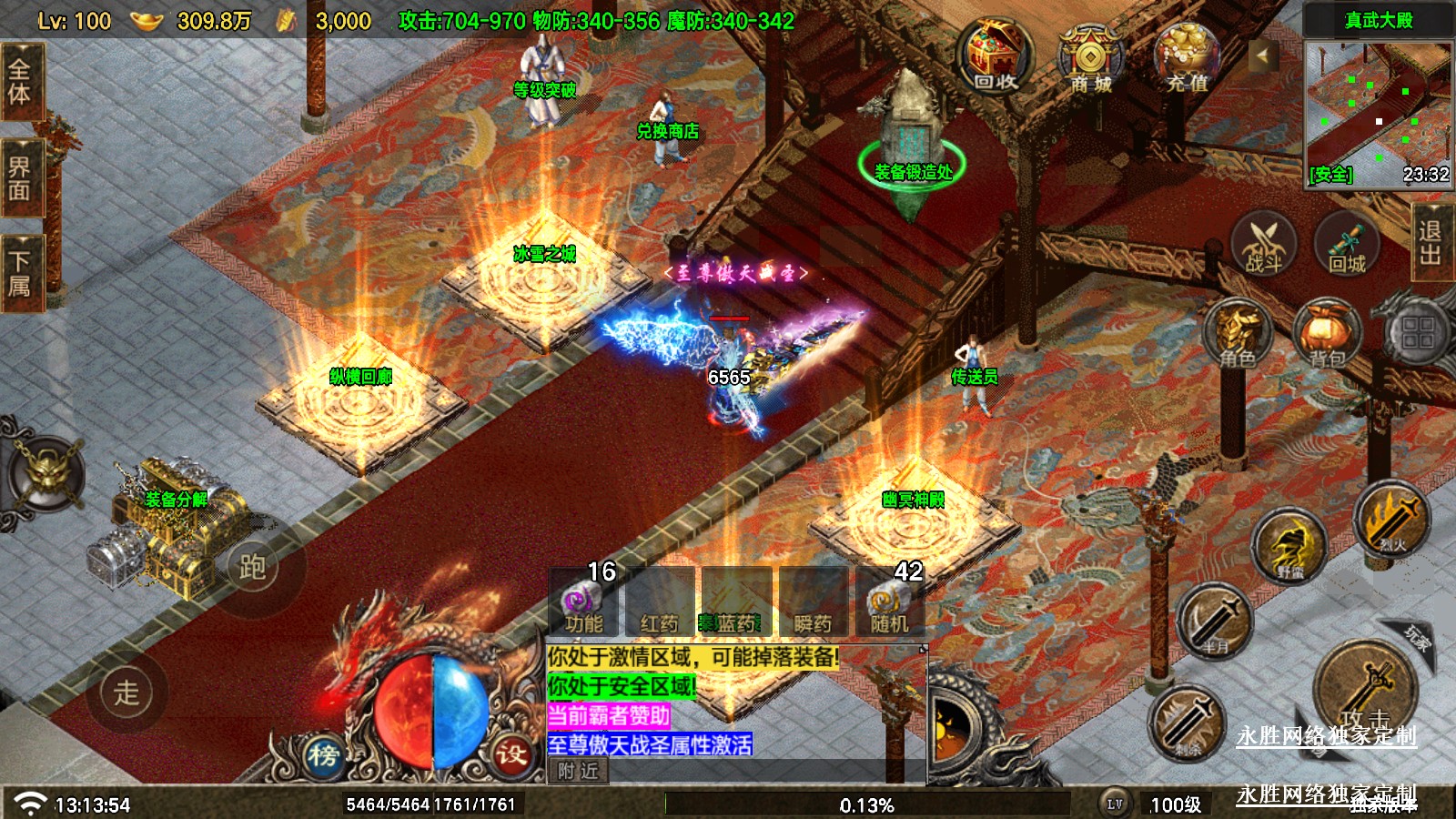
Task: Open the 角色 character sheet
Action: (x=1237, y=334)
